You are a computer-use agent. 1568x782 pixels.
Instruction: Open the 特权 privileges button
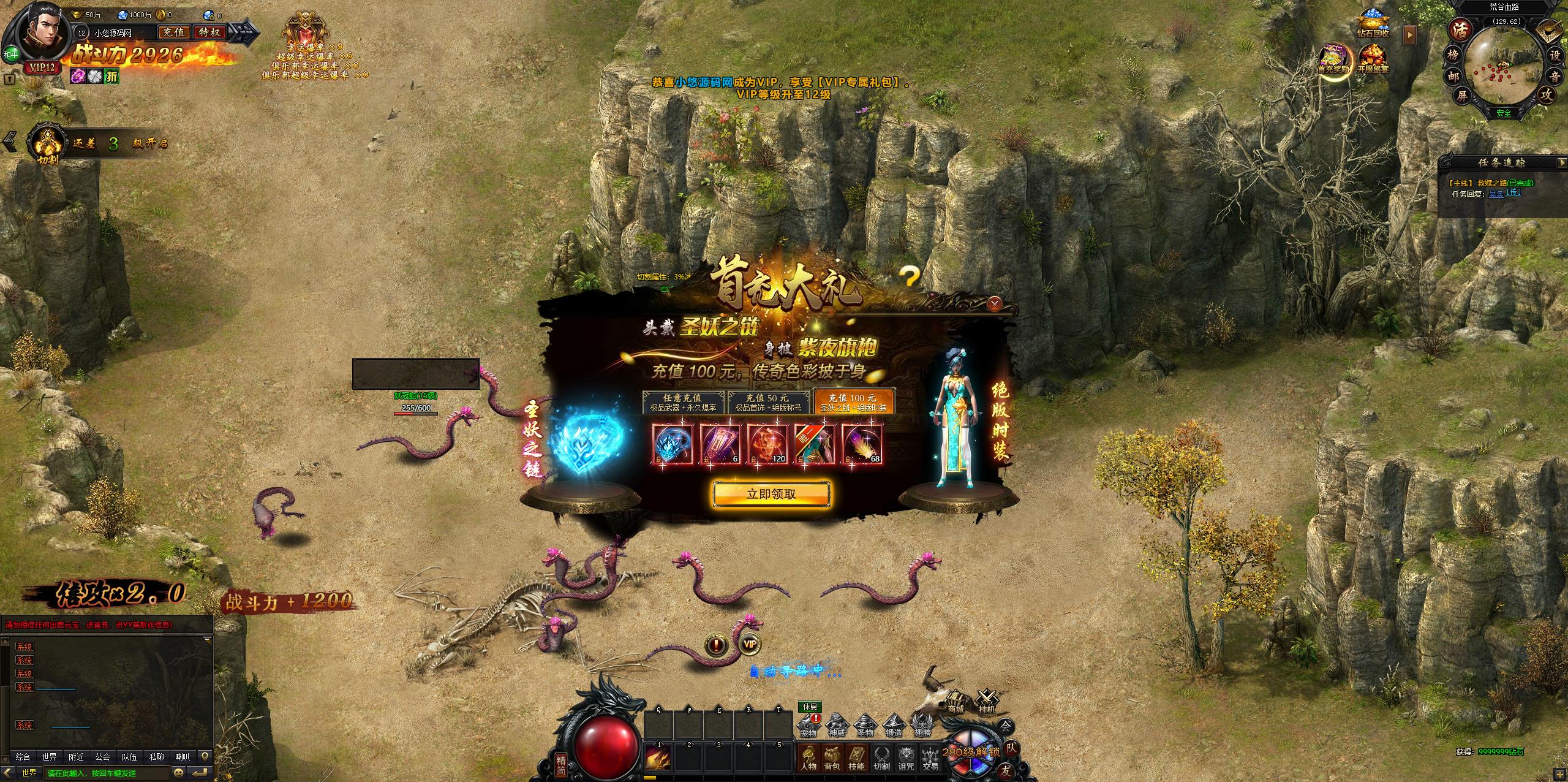coord(209,32)
